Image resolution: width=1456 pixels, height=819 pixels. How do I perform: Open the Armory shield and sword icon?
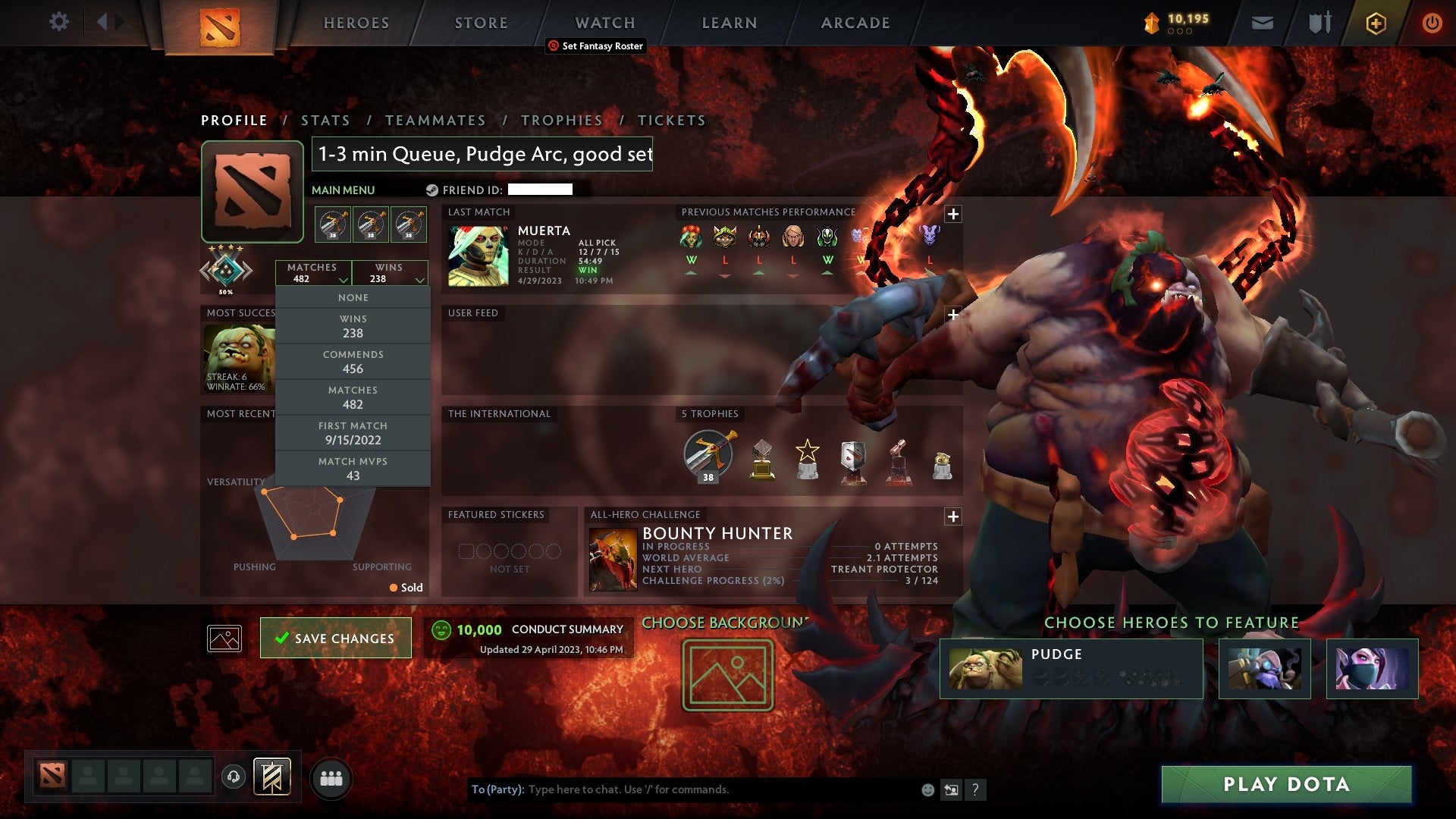(x=1319, y=22)
